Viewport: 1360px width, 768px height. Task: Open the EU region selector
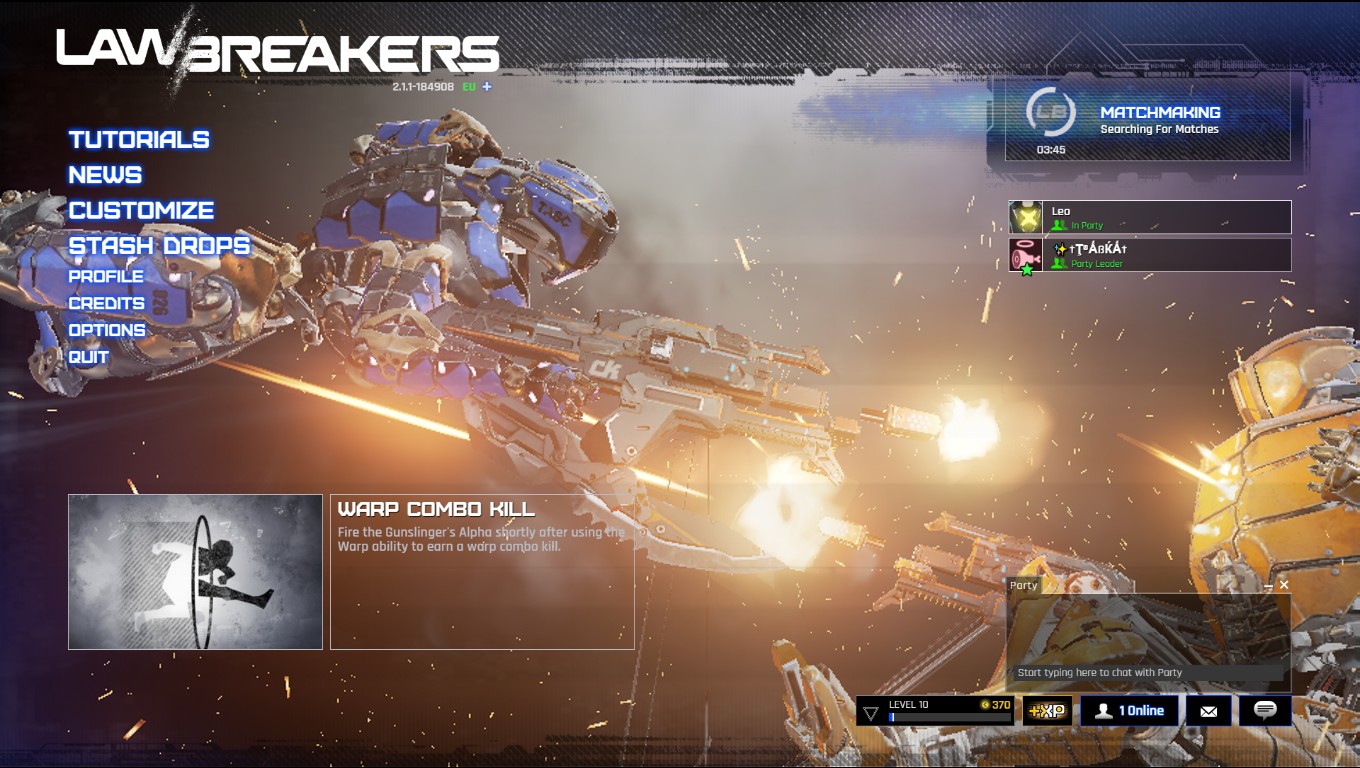tap(466, 87)
